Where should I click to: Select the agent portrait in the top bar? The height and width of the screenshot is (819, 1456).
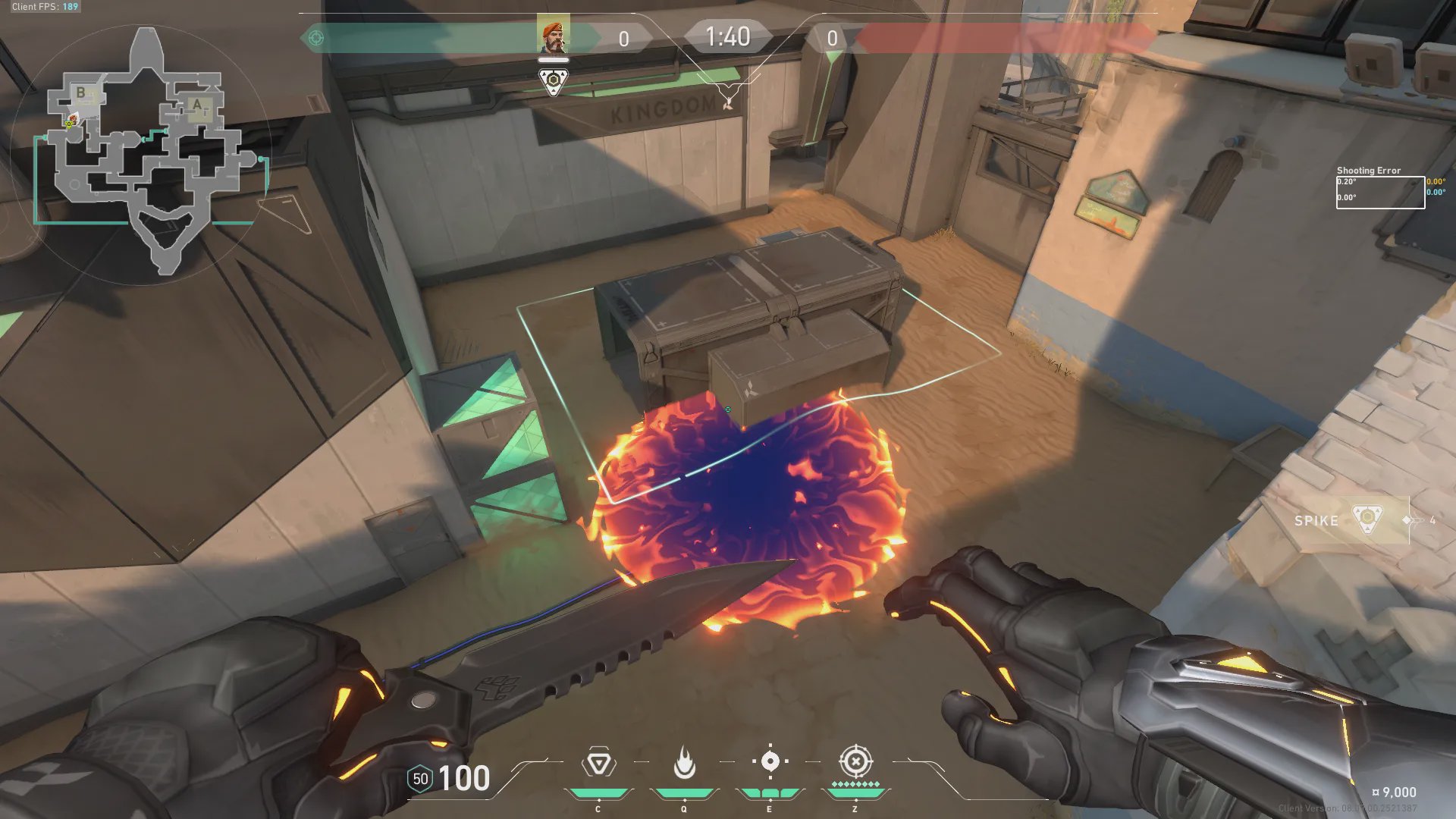click(x=553, y=36)
